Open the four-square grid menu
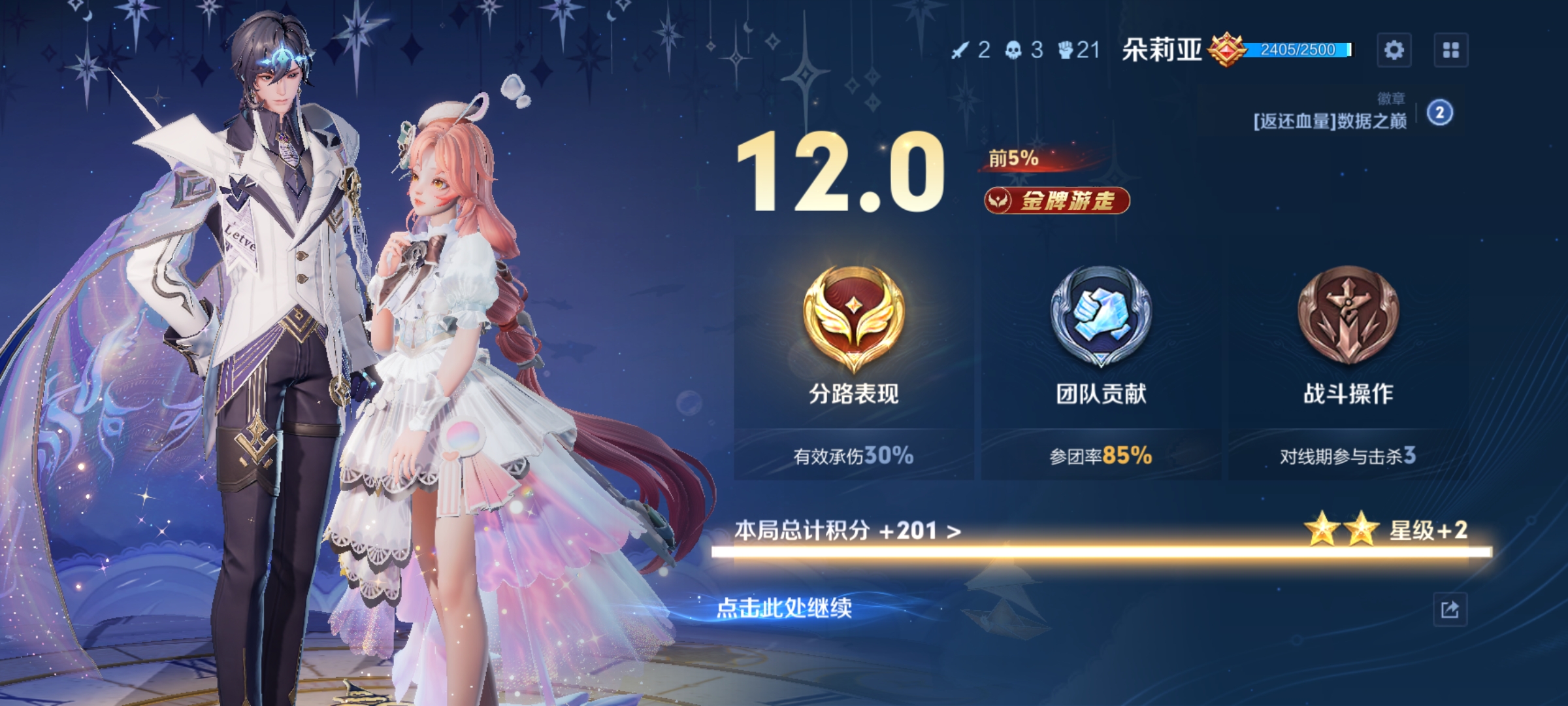Screen dimensions: 1568x706 [x=1451, y=50]
